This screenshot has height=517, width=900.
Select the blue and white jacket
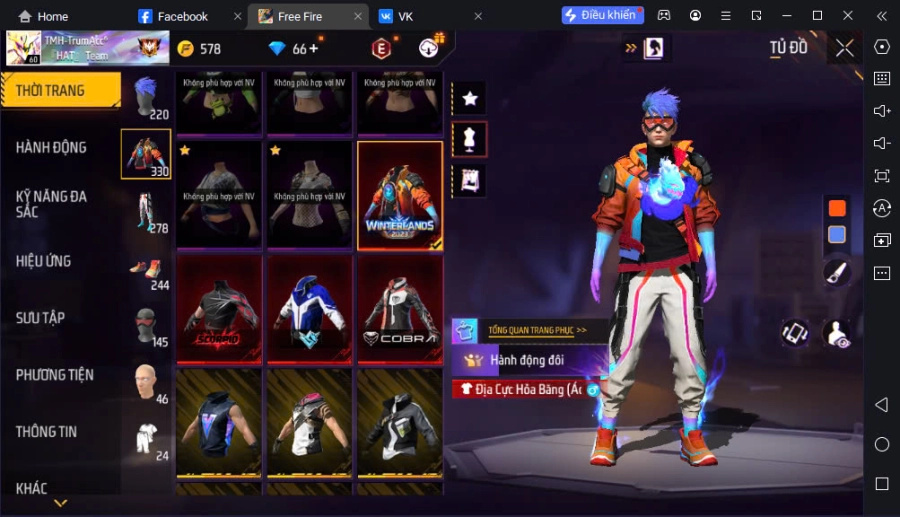coord(310,308)
